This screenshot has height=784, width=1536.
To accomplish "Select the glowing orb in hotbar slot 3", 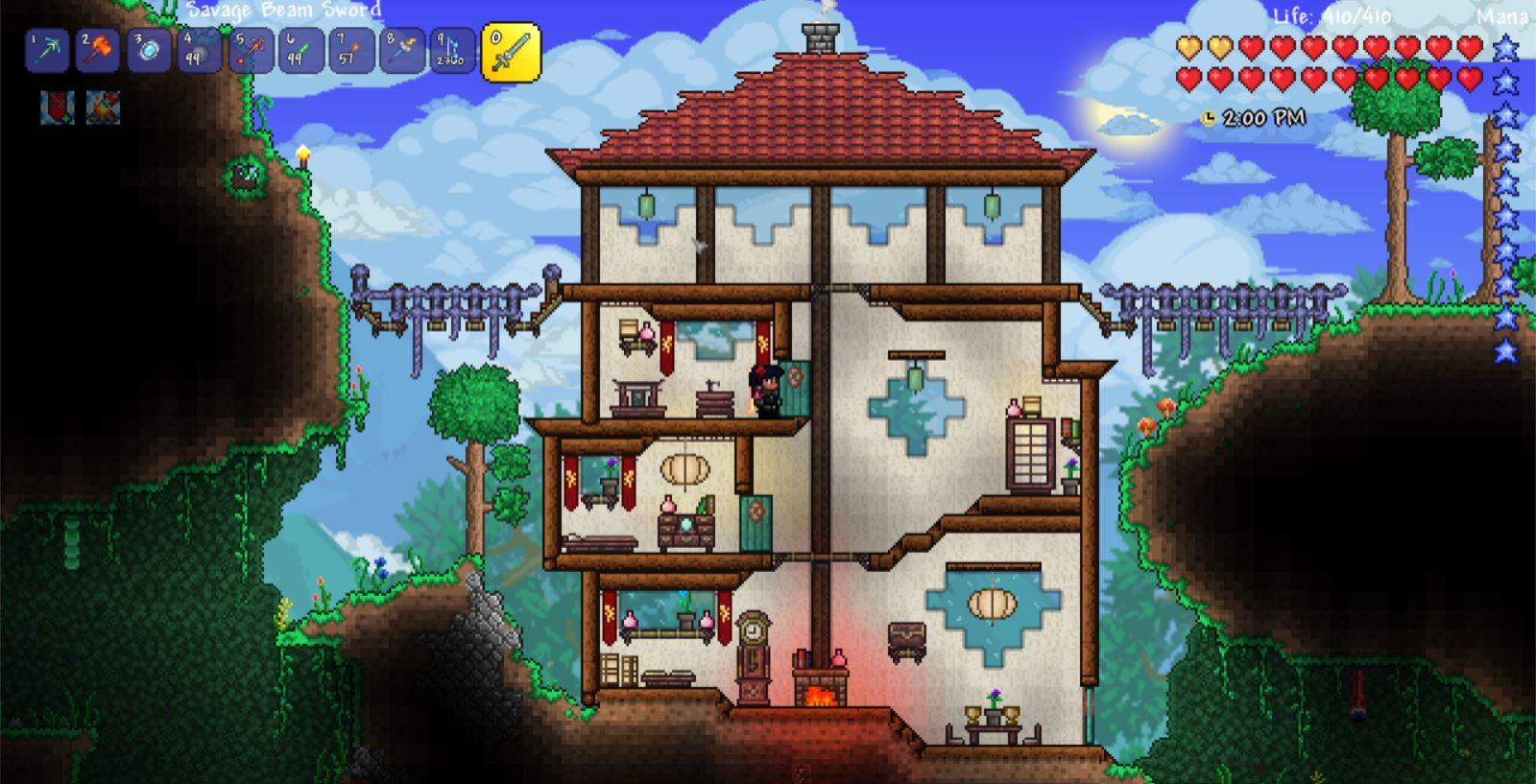I will click(x=147, y=52).
